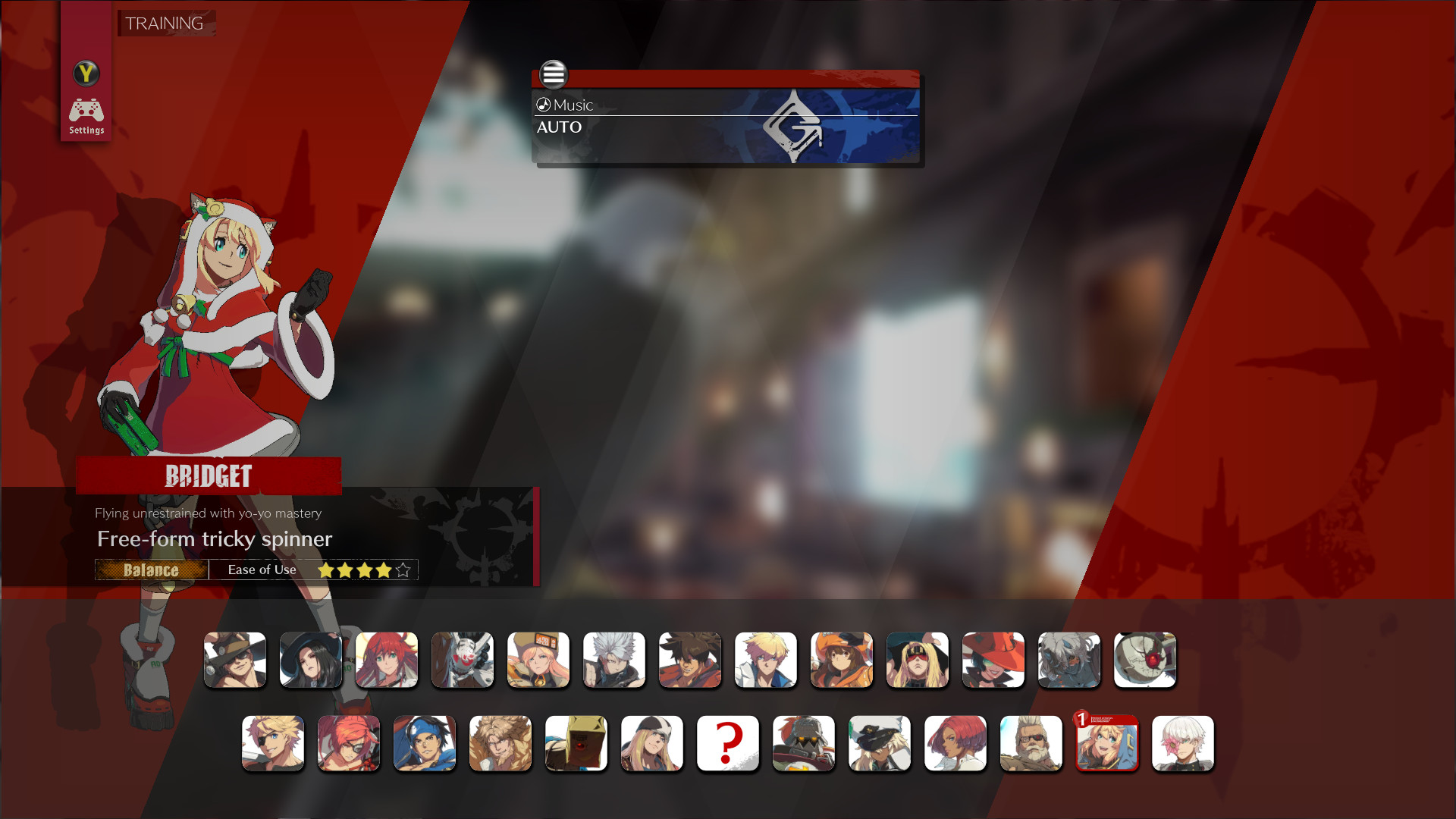Expand the hamburger menu above the Music panel
This screenshot has height=819, width=1456.
click(x=553, y=75)
